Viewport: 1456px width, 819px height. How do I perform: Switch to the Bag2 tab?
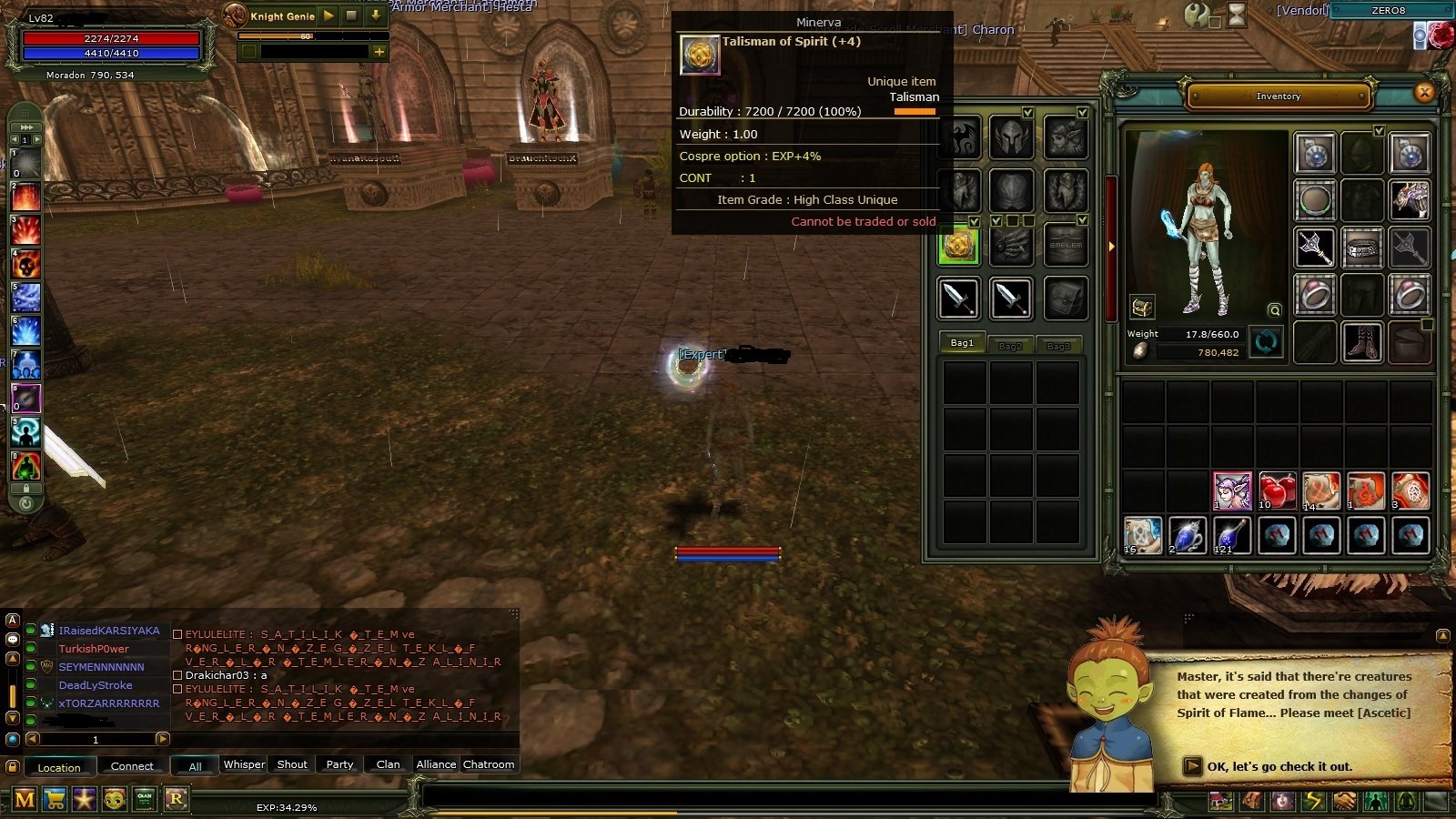1010,345
